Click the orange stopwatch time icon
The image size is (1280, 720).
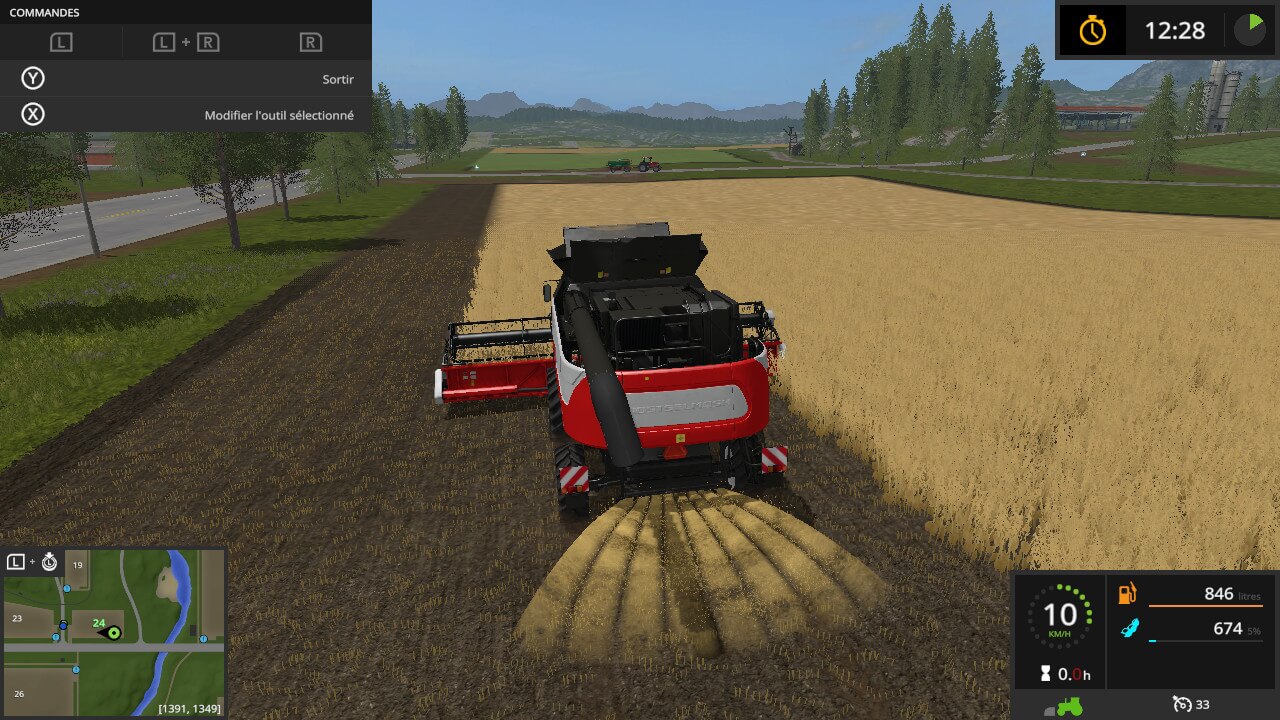point(1092,31)
